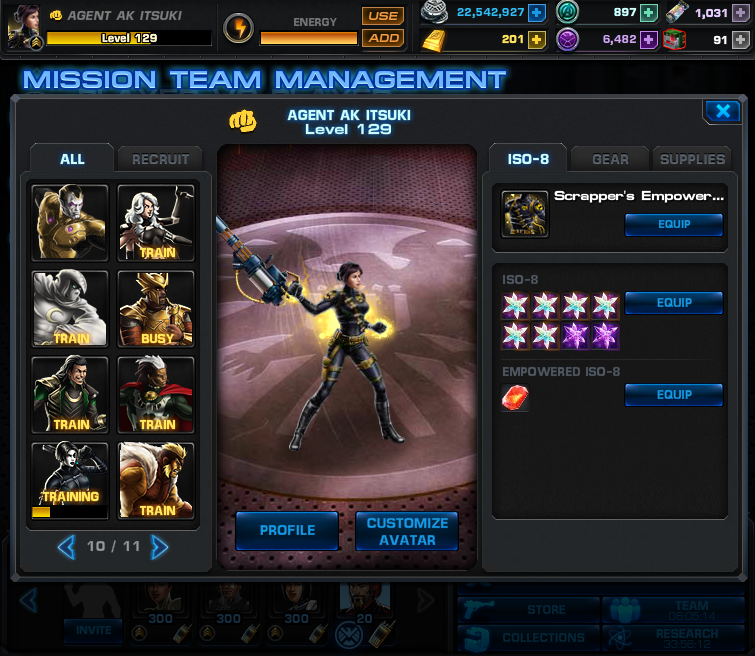
Task: Use energy with the USE button
Action: pos(382,16)
